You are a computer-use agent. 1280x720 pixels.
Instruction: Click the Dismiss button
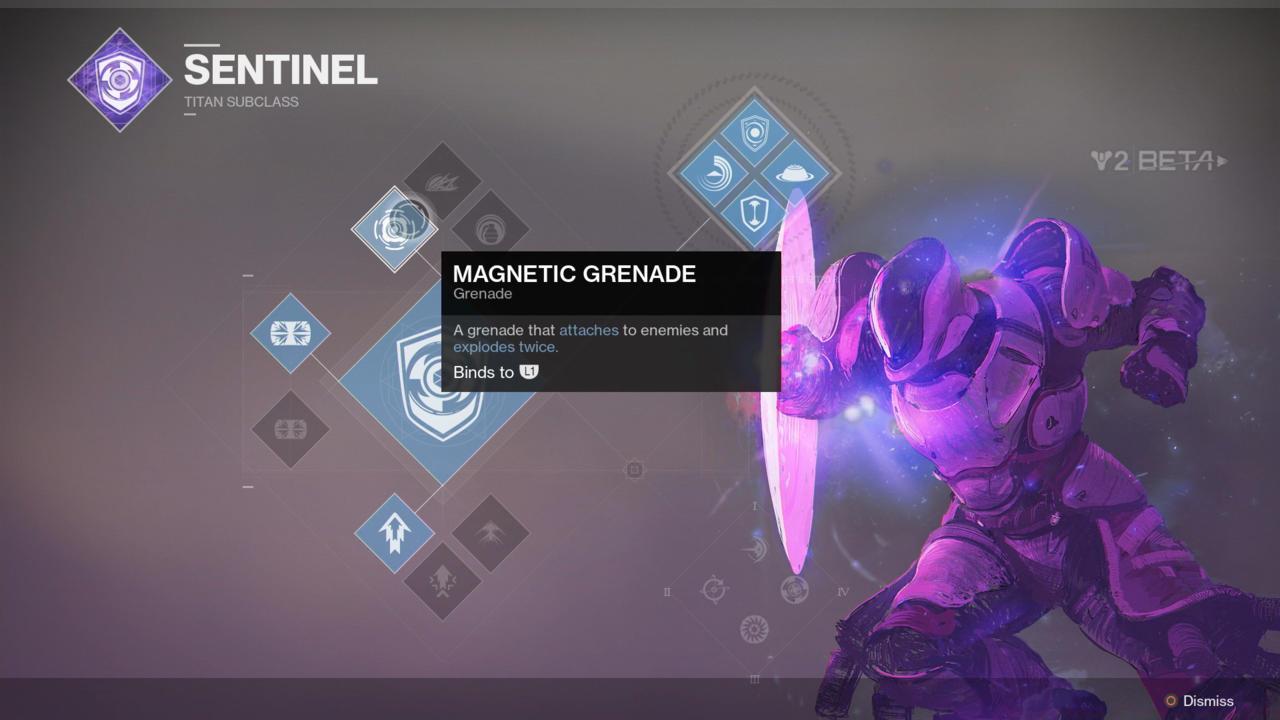pyautogui.click(x=1205, y=701)
